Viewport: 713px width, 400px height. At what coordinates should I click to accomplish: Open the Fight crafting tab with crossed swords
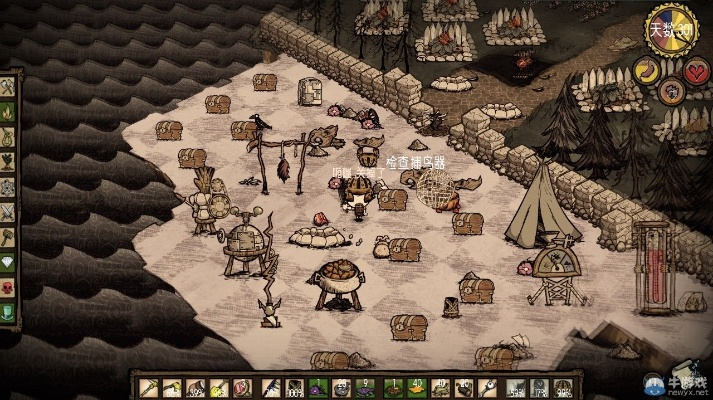point(8,212)
